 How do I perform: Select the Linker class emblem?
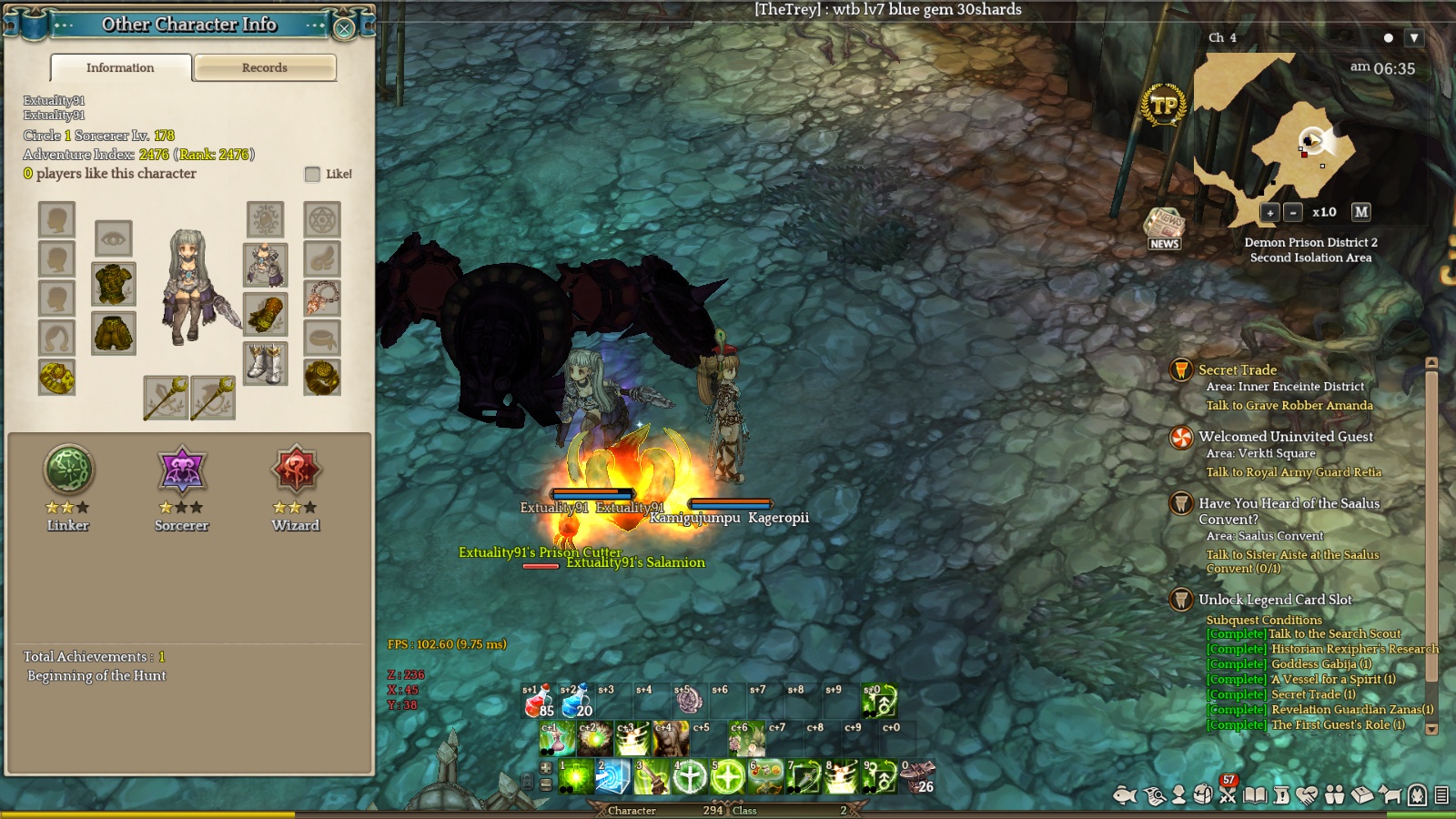[x=68, y=470]
